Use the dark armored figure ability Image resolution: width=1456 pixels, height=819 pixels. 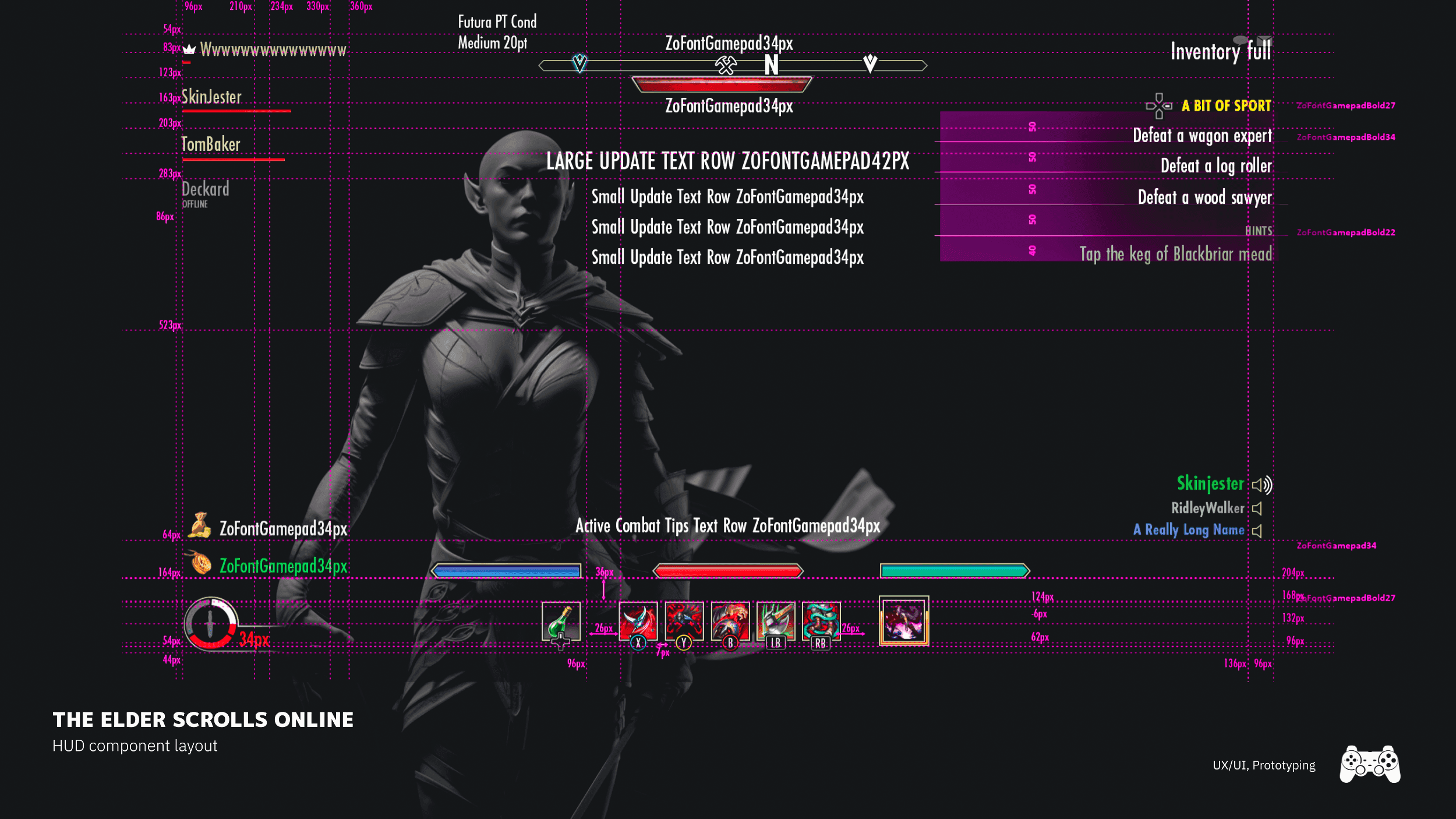[684, 620]
